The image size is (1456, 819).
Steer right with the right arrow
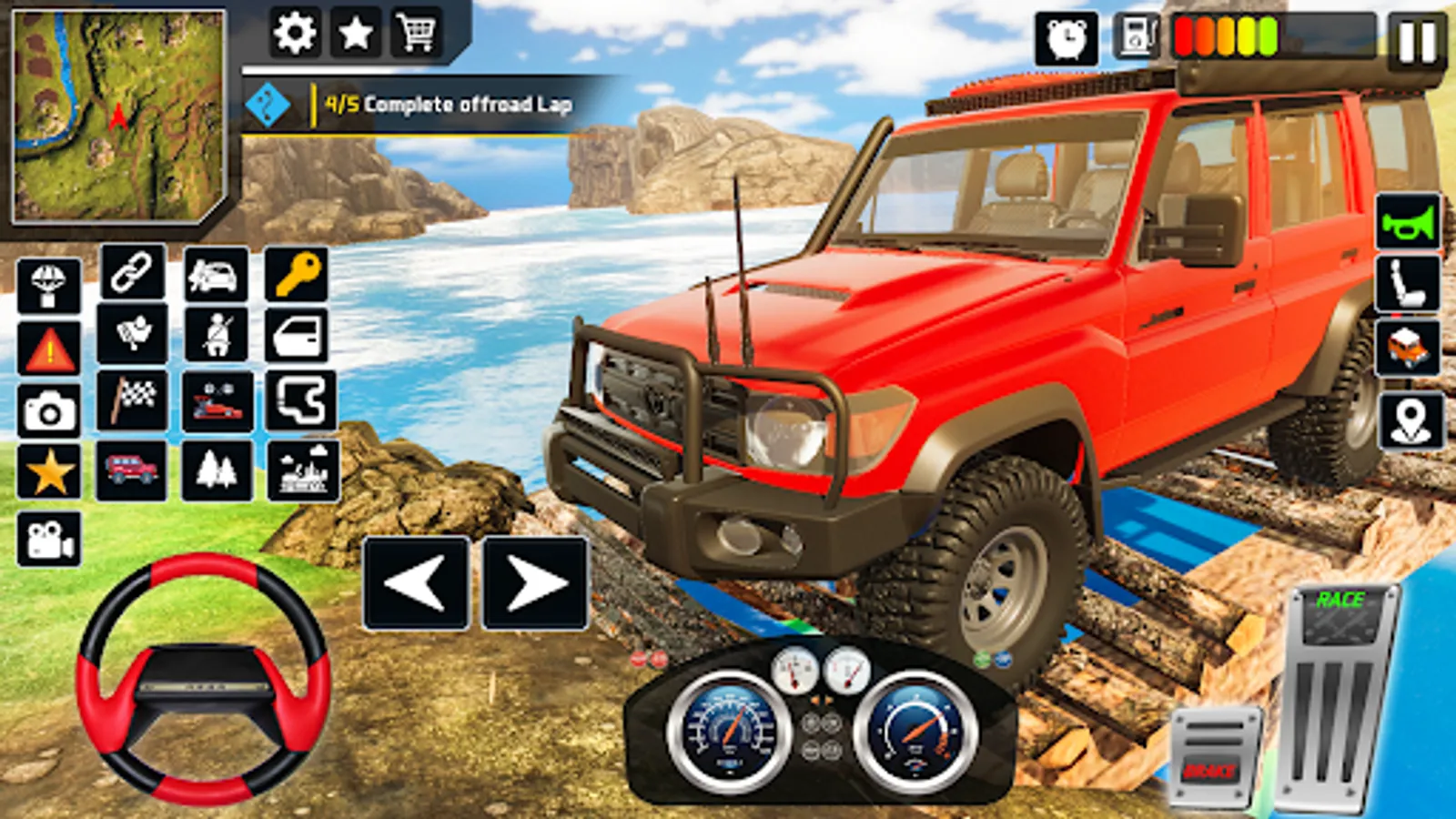534,583
